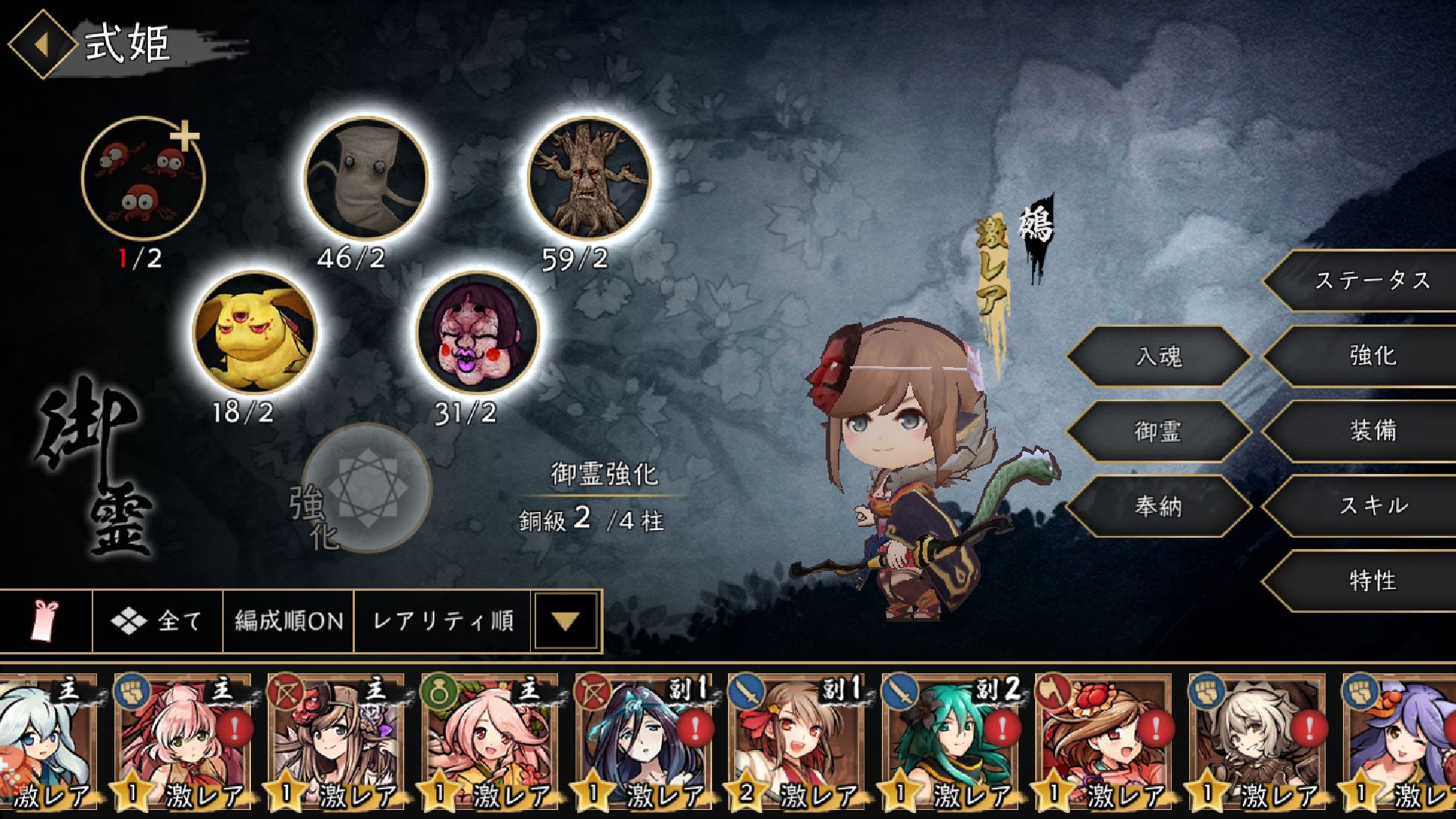Screen dimensions: 1456x819
Task: Go back using the top-left arrow
Action: [42, 43]
